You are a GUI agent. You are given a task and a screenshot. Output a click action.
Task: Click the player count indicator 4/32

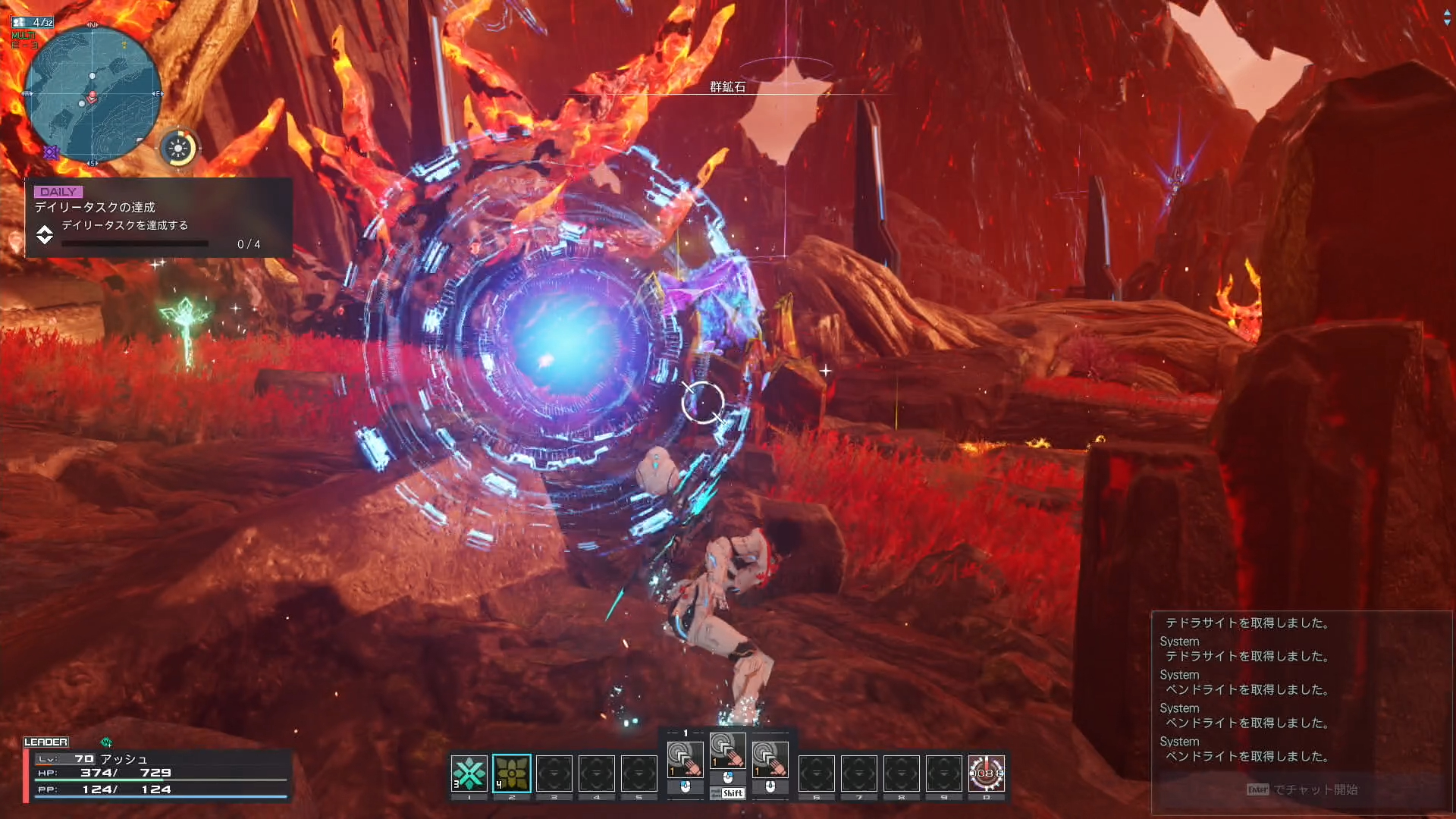(x=33, y=22)
